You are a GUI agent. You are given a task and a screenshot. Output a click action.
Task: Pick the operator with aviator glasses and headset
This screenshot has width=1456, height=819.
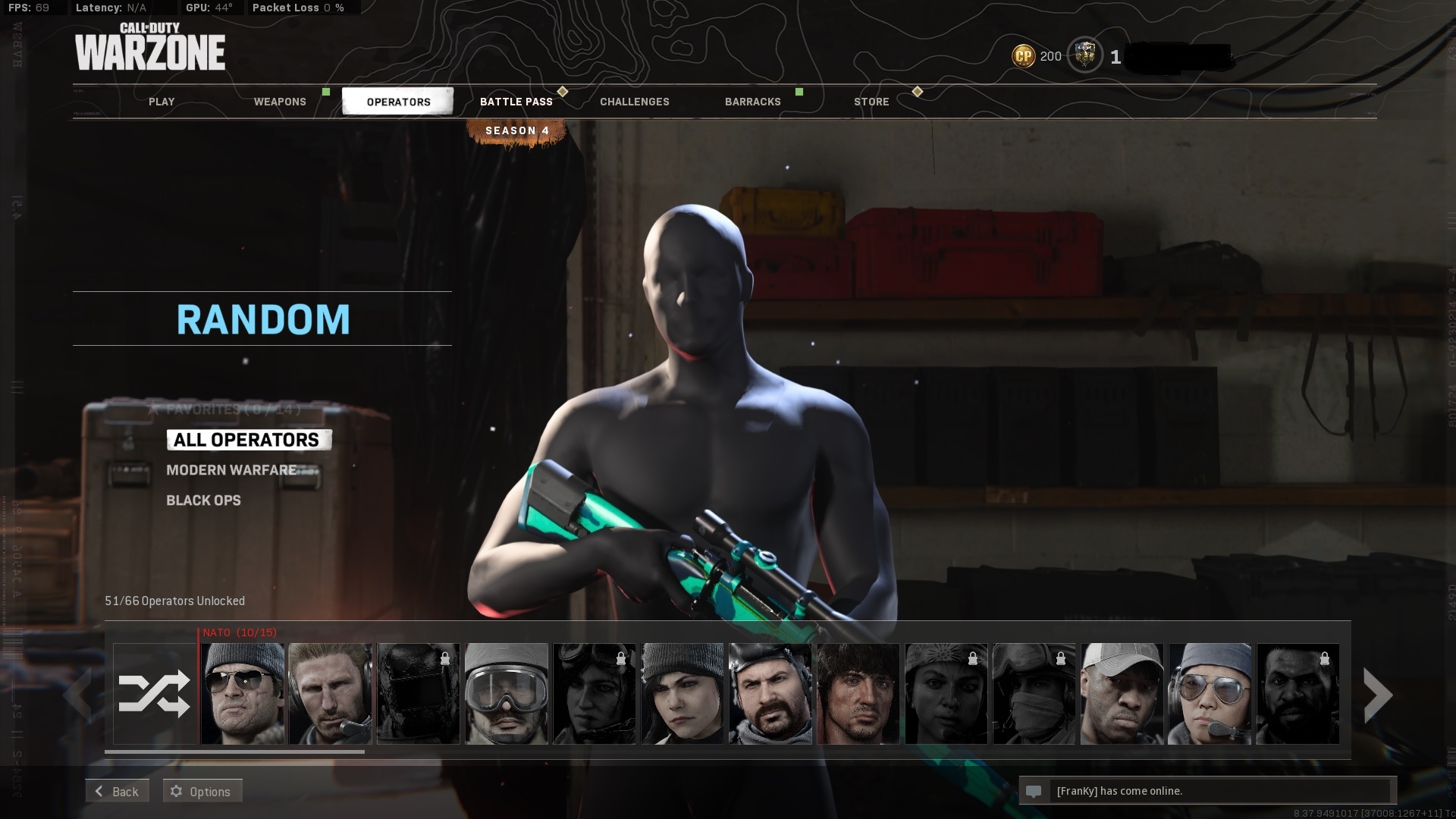point(1210,694)
